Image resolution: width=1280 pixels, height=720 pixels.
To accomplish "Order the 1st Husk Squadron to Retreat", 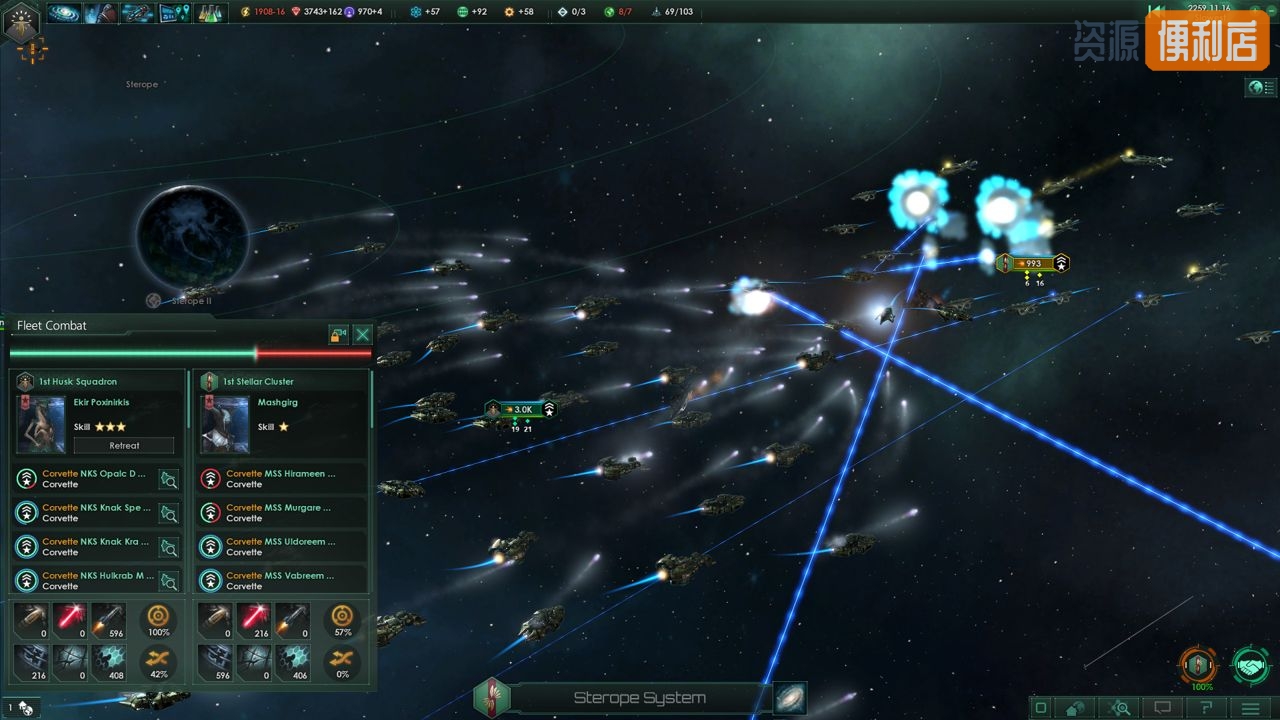I will tap(124, 445).
